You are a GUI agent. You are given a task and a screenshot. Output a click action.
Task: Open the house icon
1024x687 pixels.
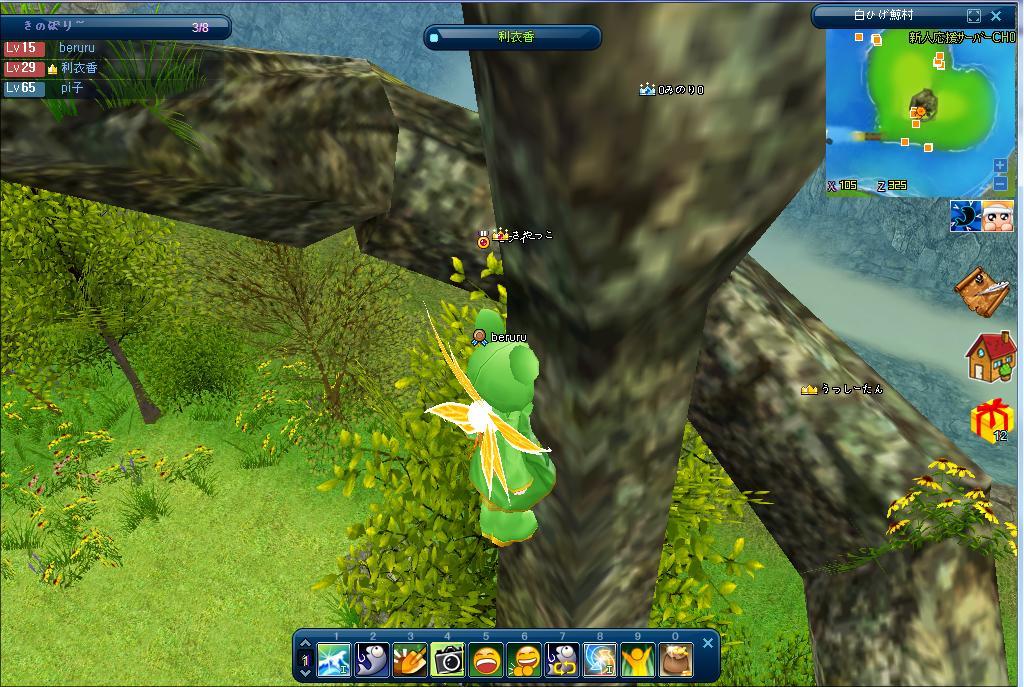[x=990, y=356]
